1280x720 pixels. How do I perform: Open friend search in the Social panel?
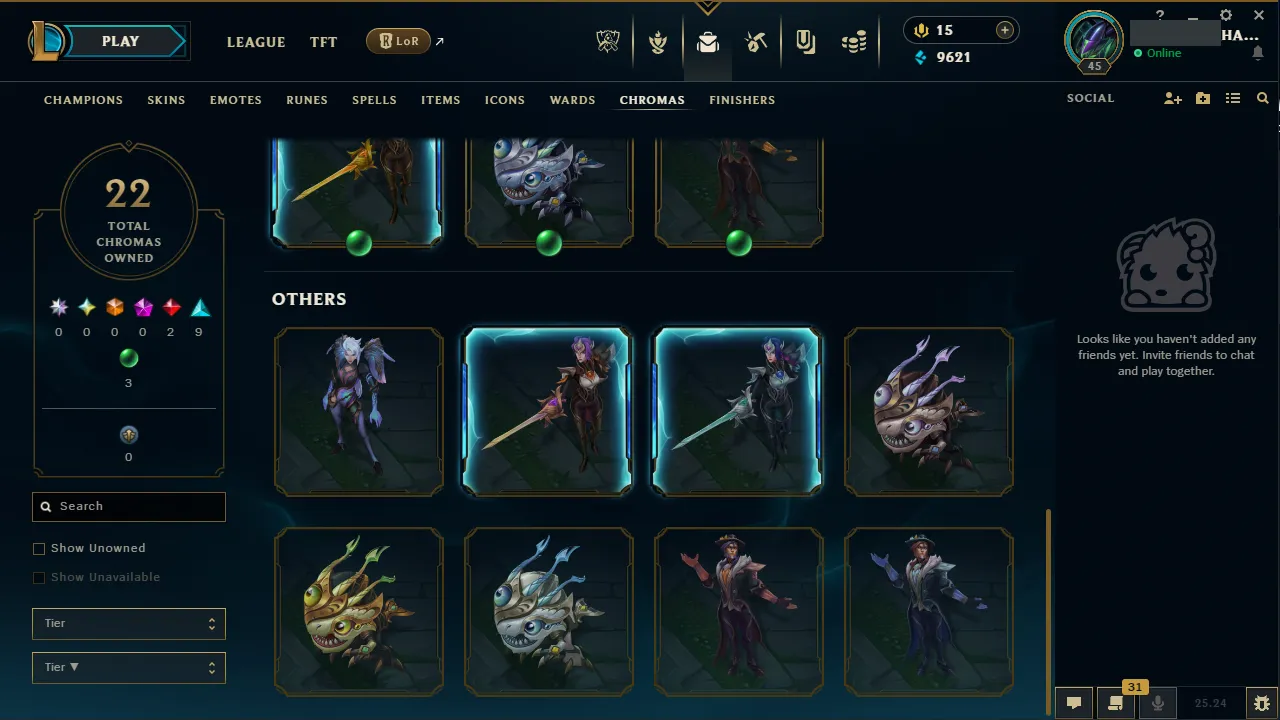1262,98
